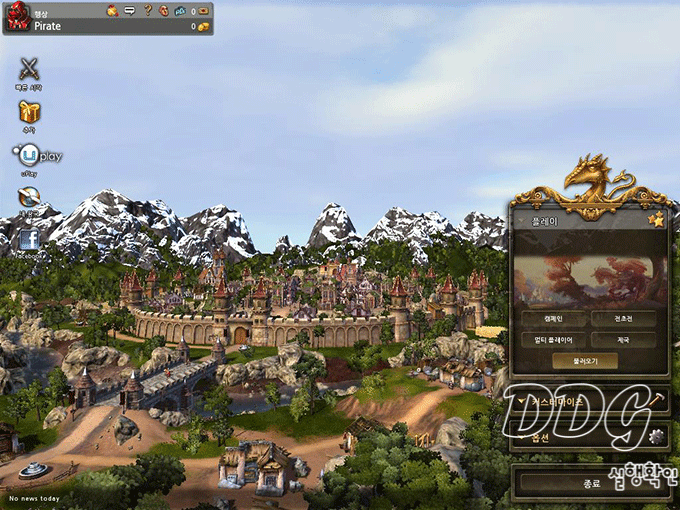
Task: Choose the 전초전 skirmish mode
Action: (x=622, y=318)
